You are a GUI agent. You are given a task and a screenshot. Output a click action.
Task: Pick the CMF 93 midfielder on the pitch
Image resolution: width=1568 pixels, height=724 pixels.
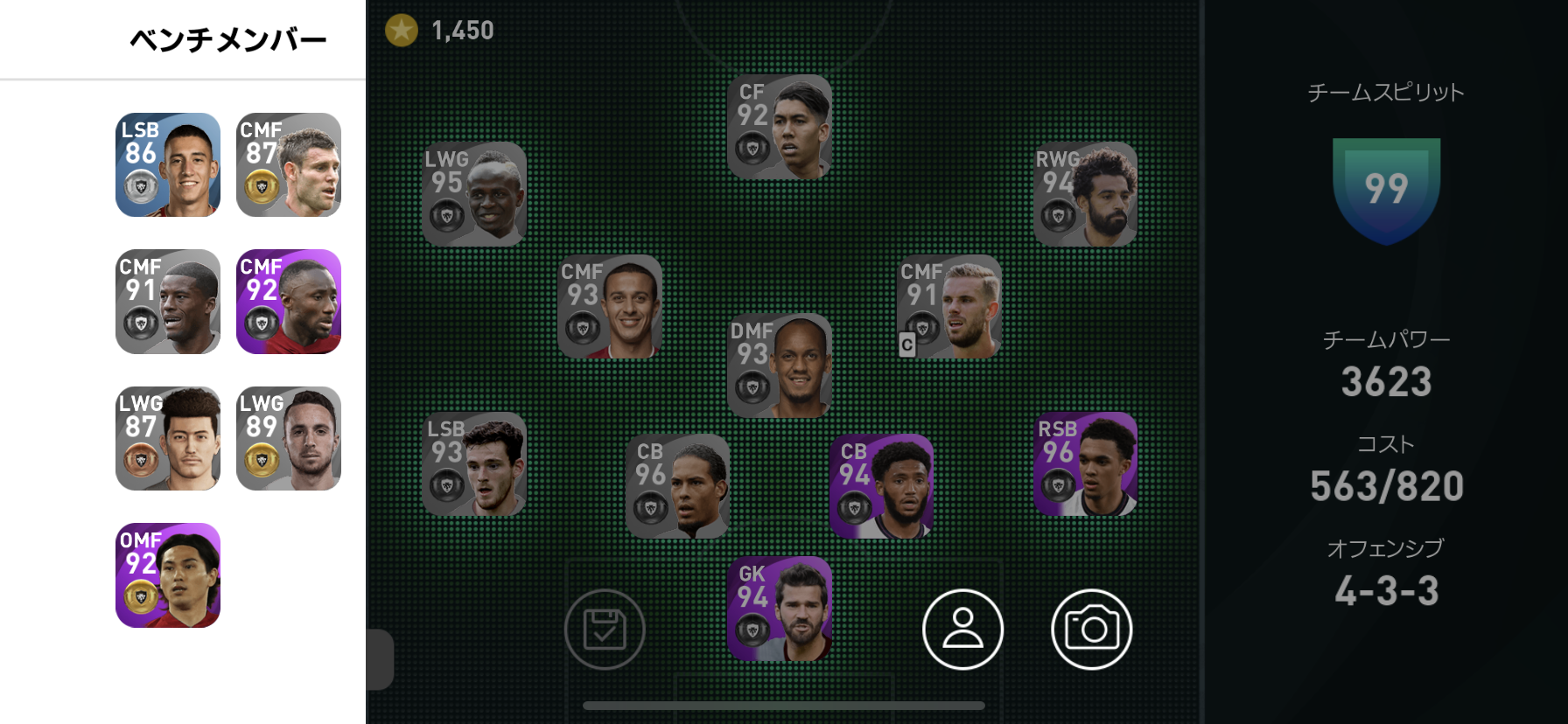click(610, 306)
